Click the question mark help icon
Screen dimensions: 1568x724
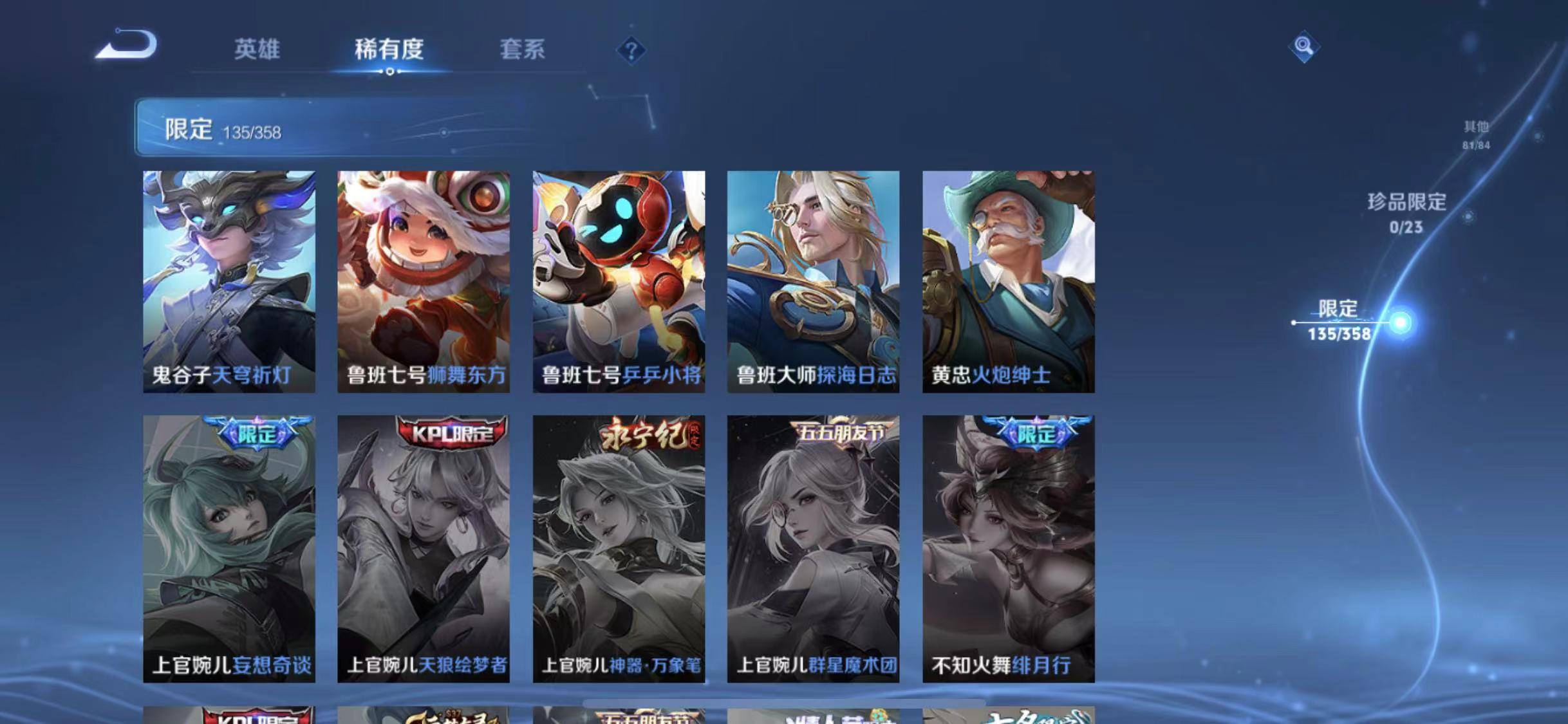tap(632, 51)
